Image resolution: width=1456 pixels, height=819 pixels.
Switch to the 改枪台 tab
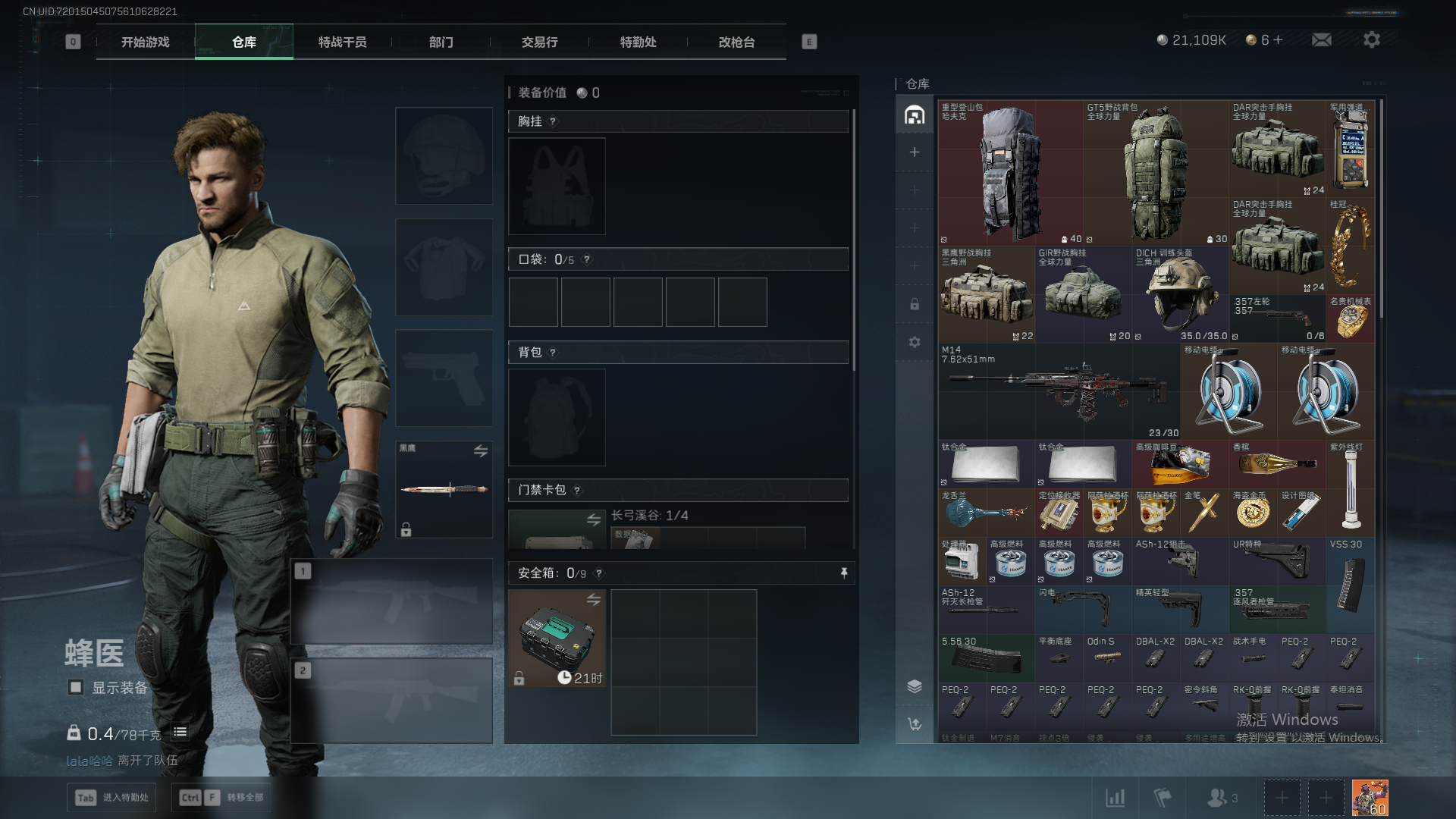pos(736,42)
